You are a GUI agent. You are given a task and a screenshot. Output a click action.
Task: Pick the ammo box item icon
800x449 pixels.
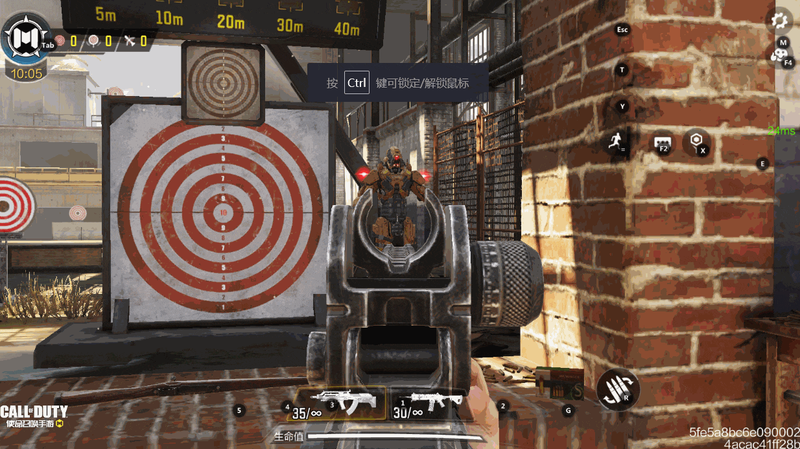(x=556, y=382)
